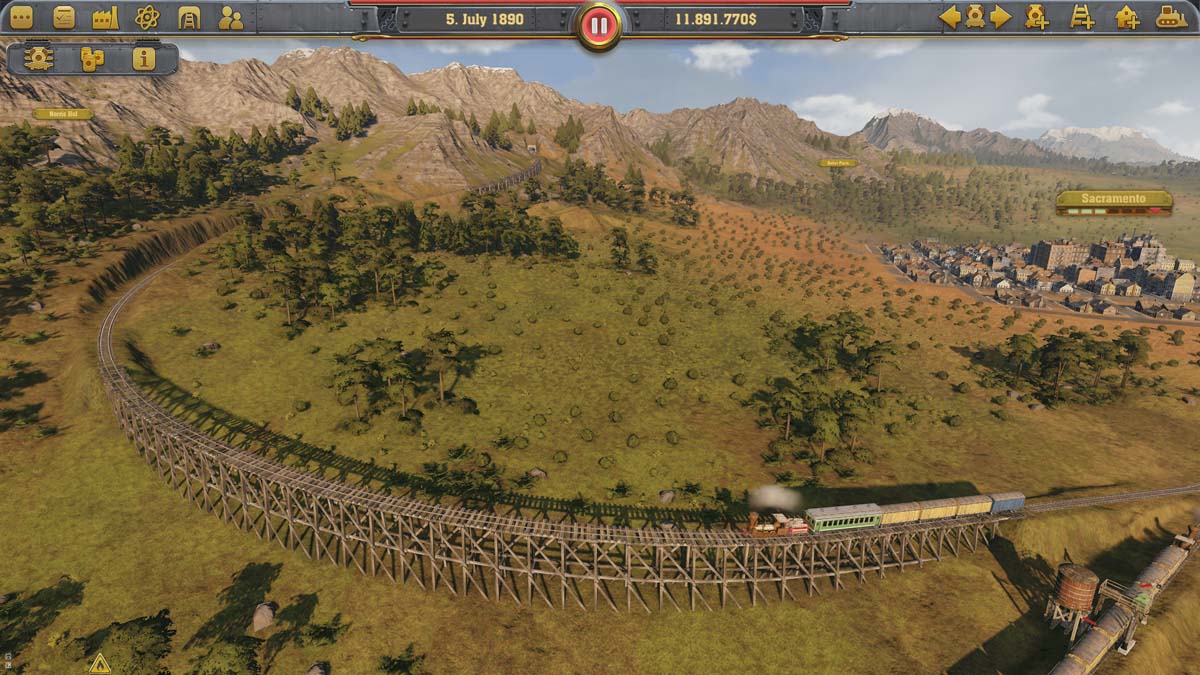The image size is (1200, 675).
Task: Open the factory industry overview
Action: point(105,17)
